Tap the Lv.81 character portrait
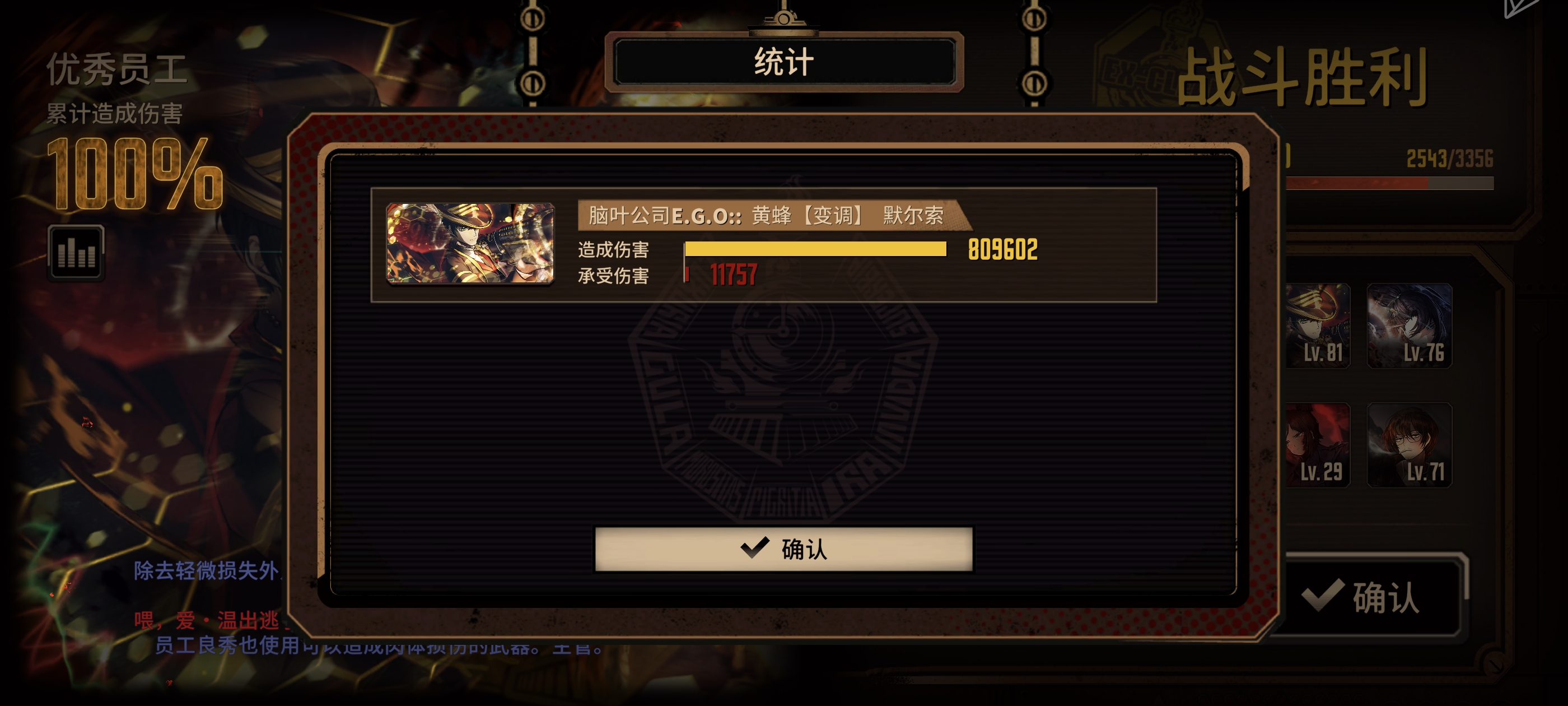 point(1318,326)
